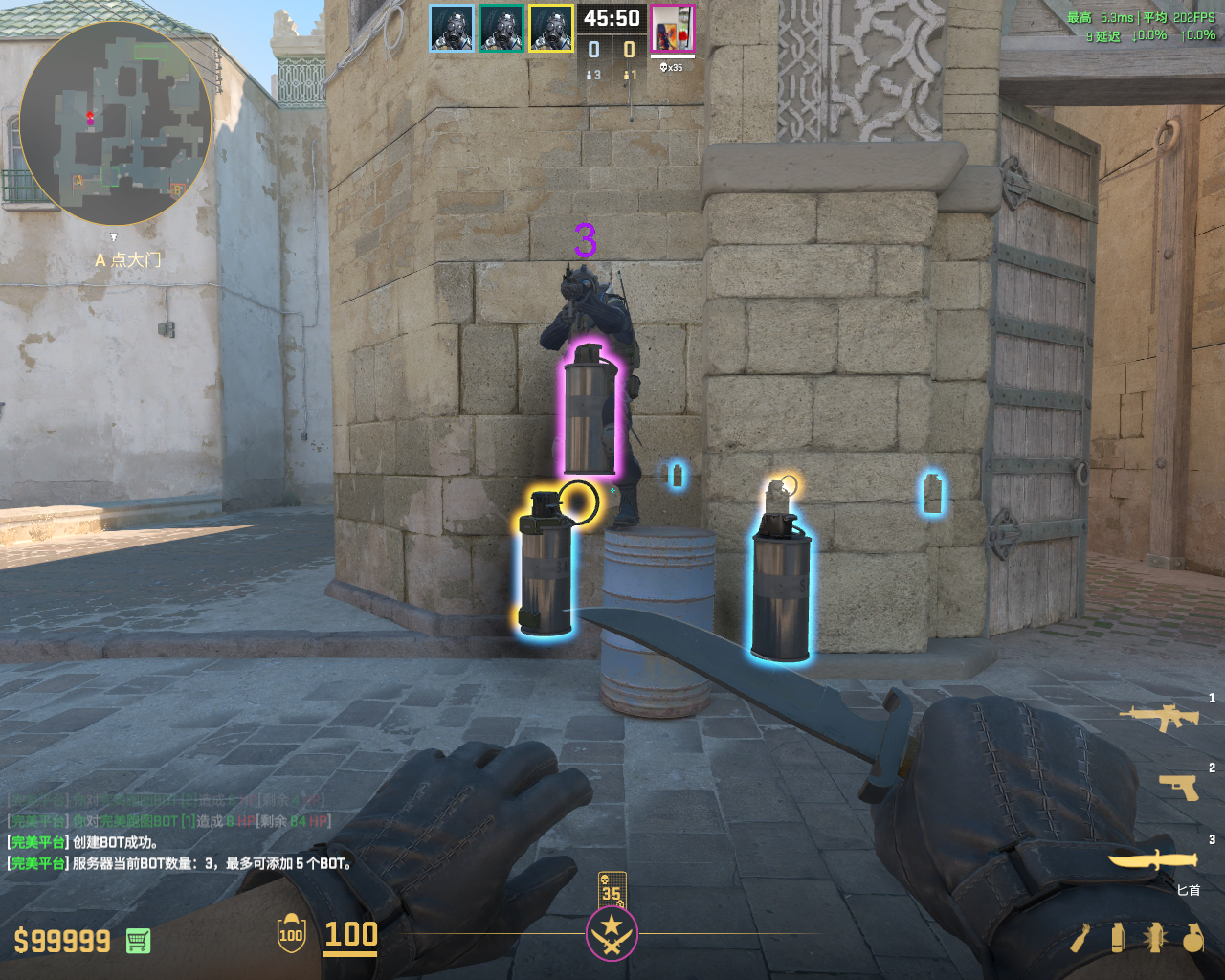Click the star rank emblem at bottom center
The height and width of the screenshot is (980, 1225).
click(612, 933)
